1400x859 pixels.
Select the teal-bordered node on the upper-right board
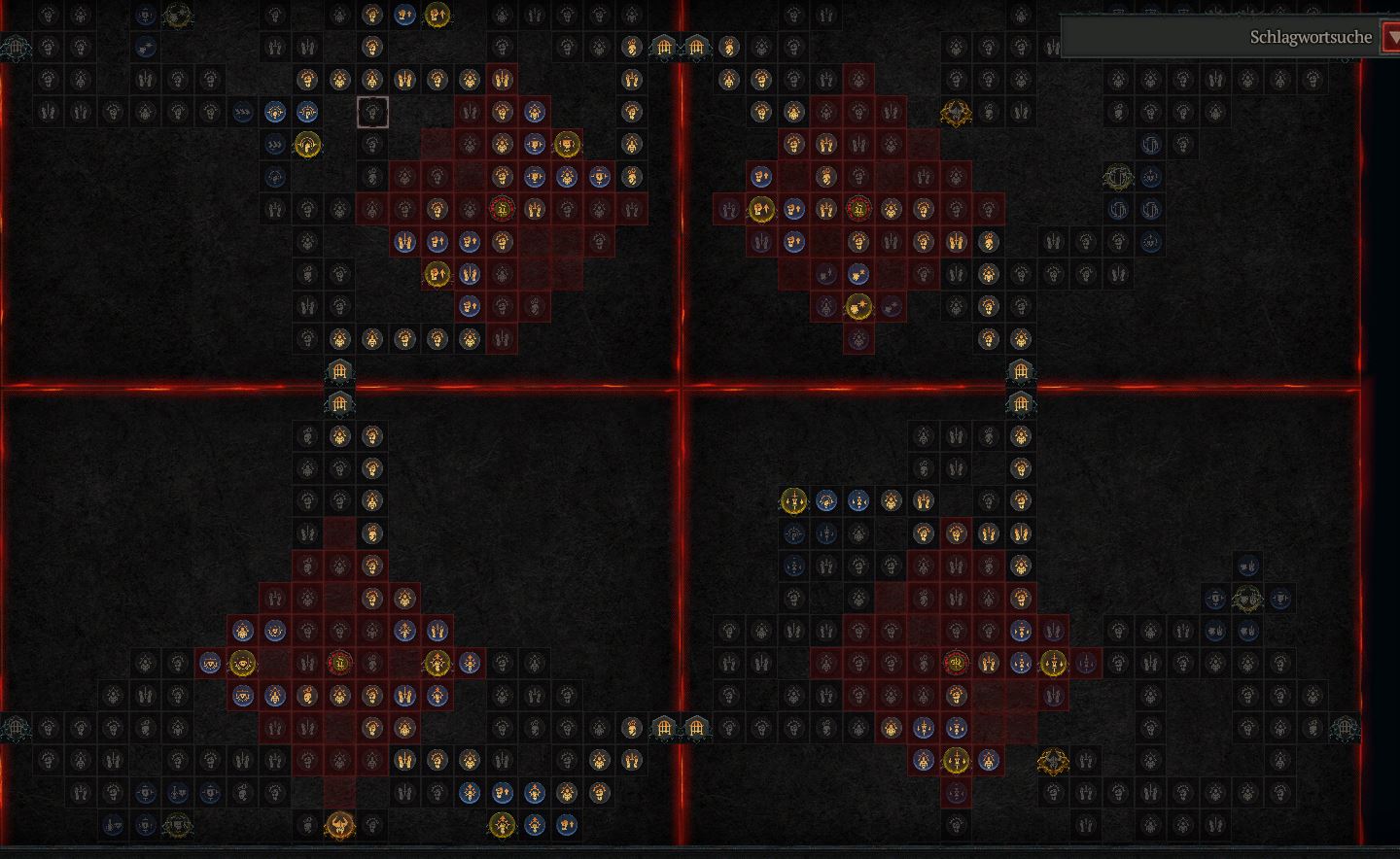coord(1118,176)
